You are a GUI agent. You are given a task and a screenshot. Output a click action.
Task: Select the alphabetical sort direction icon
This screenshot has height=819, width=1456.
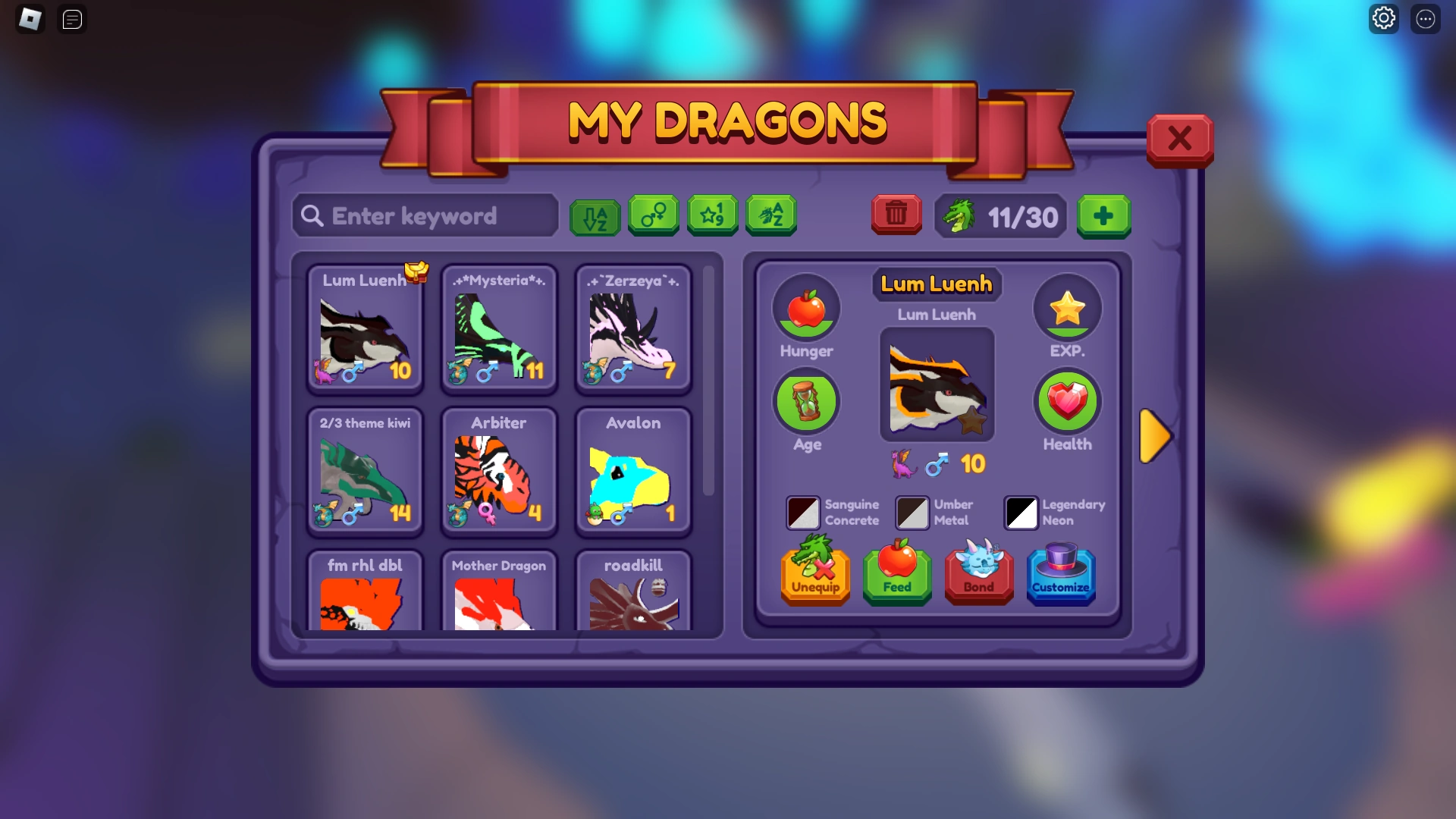pyautogui.click(x=595, y=215)
